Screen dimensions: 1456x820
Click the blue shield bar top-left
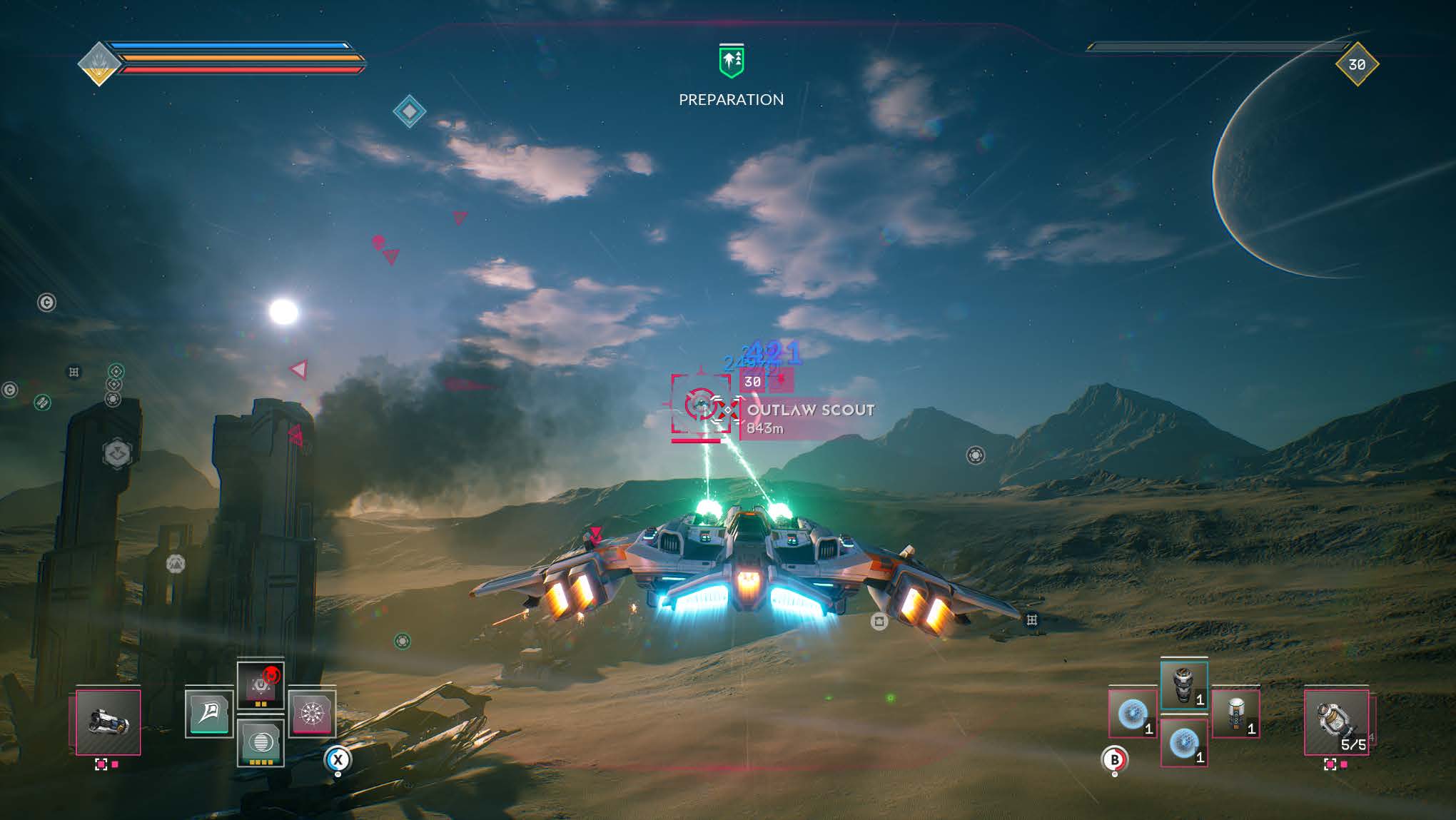point(236,45)
